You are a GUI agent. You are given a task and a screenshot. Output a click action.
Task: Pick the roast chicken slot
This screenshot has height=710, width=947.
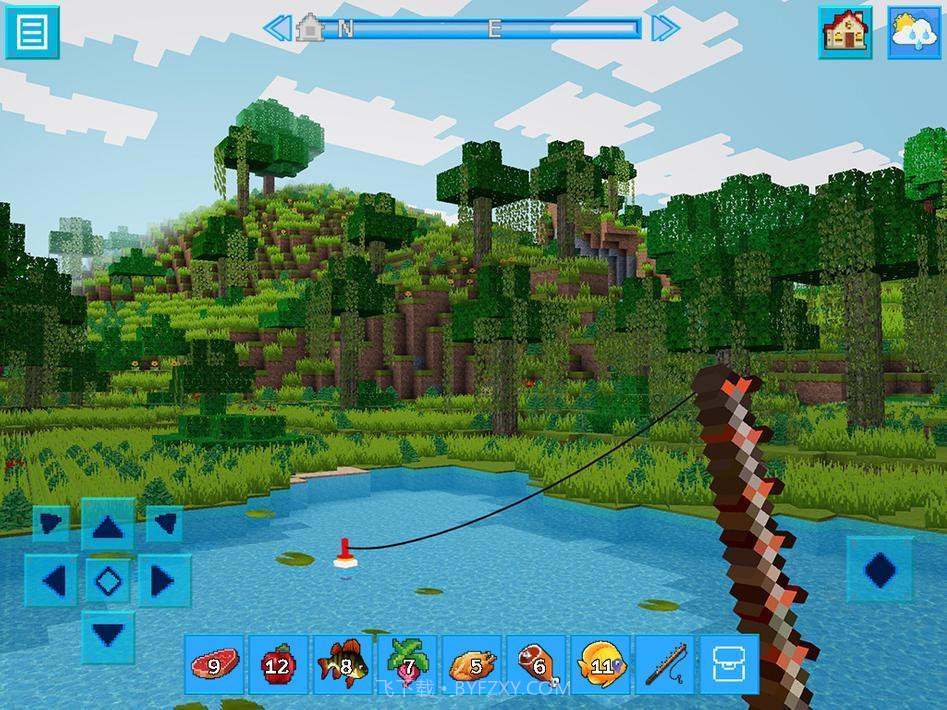click(x=471, y=664)
